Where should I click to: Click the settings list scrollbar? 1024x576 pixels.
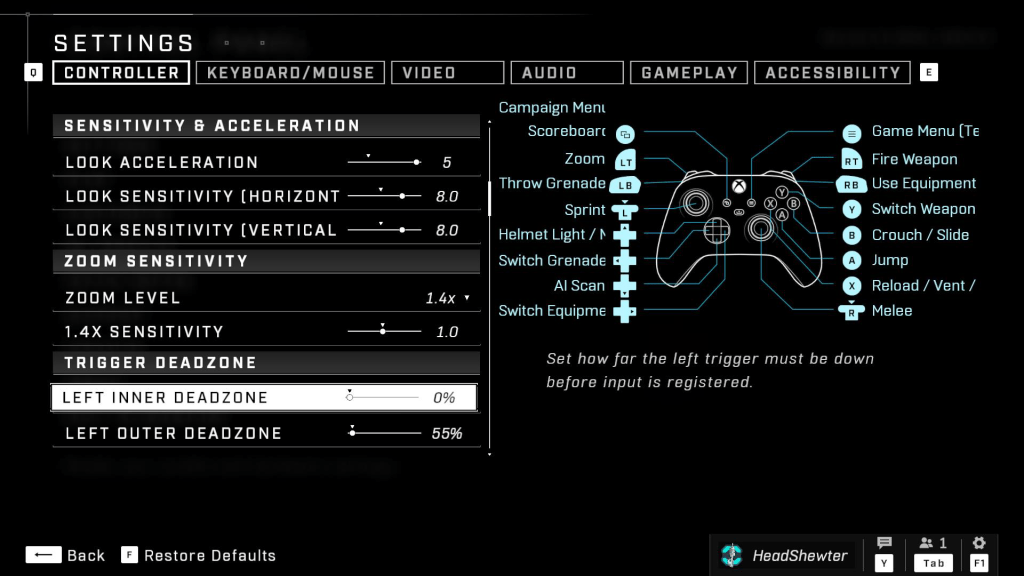tap(490, 197)
